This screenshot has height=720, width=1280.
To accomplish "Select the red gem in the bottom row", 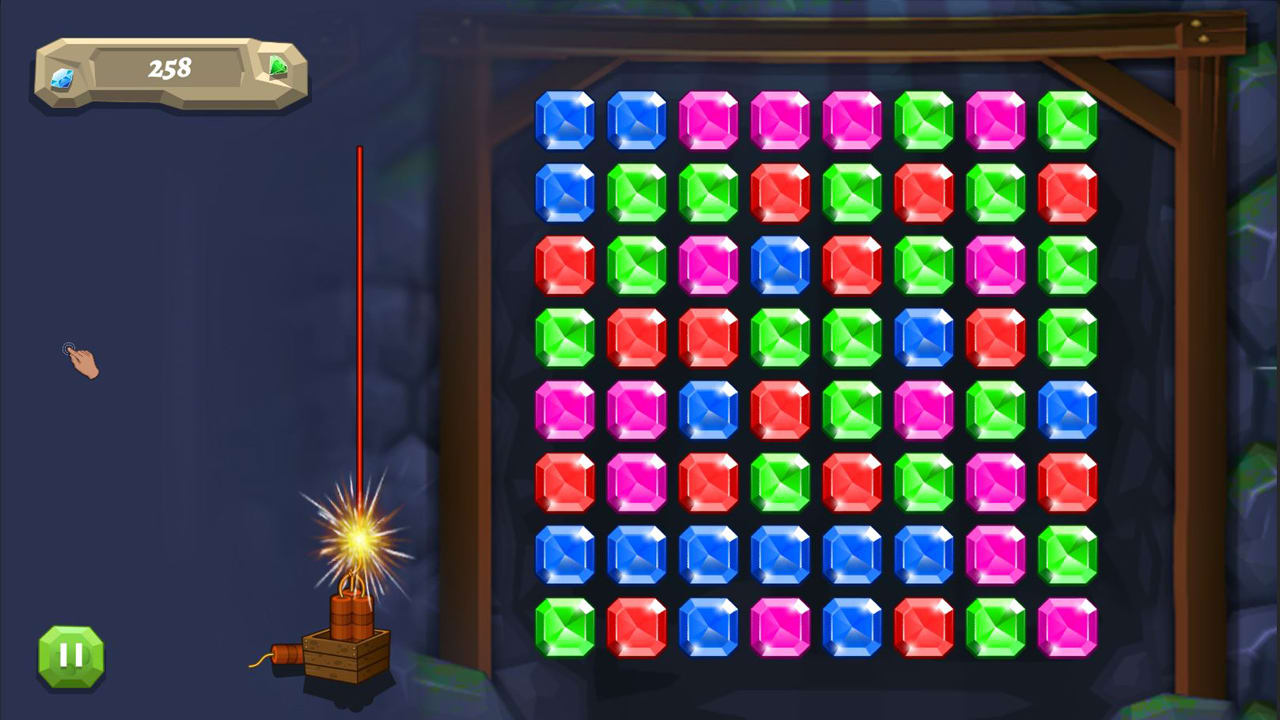I will [638, 626].
